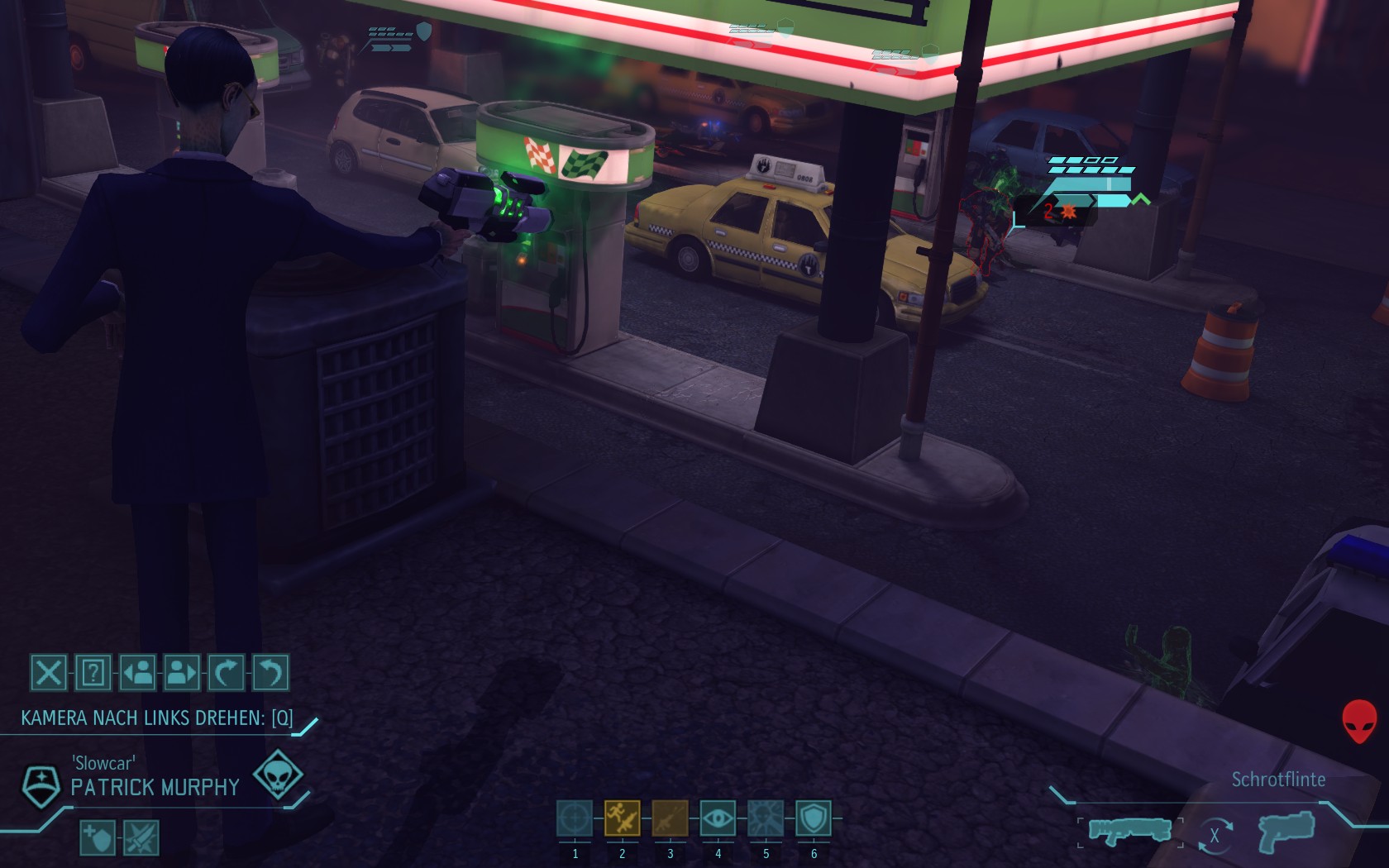Target the enemy via red alien head
Viewport: 1389px width, 868px height.
pos(1359,720)
